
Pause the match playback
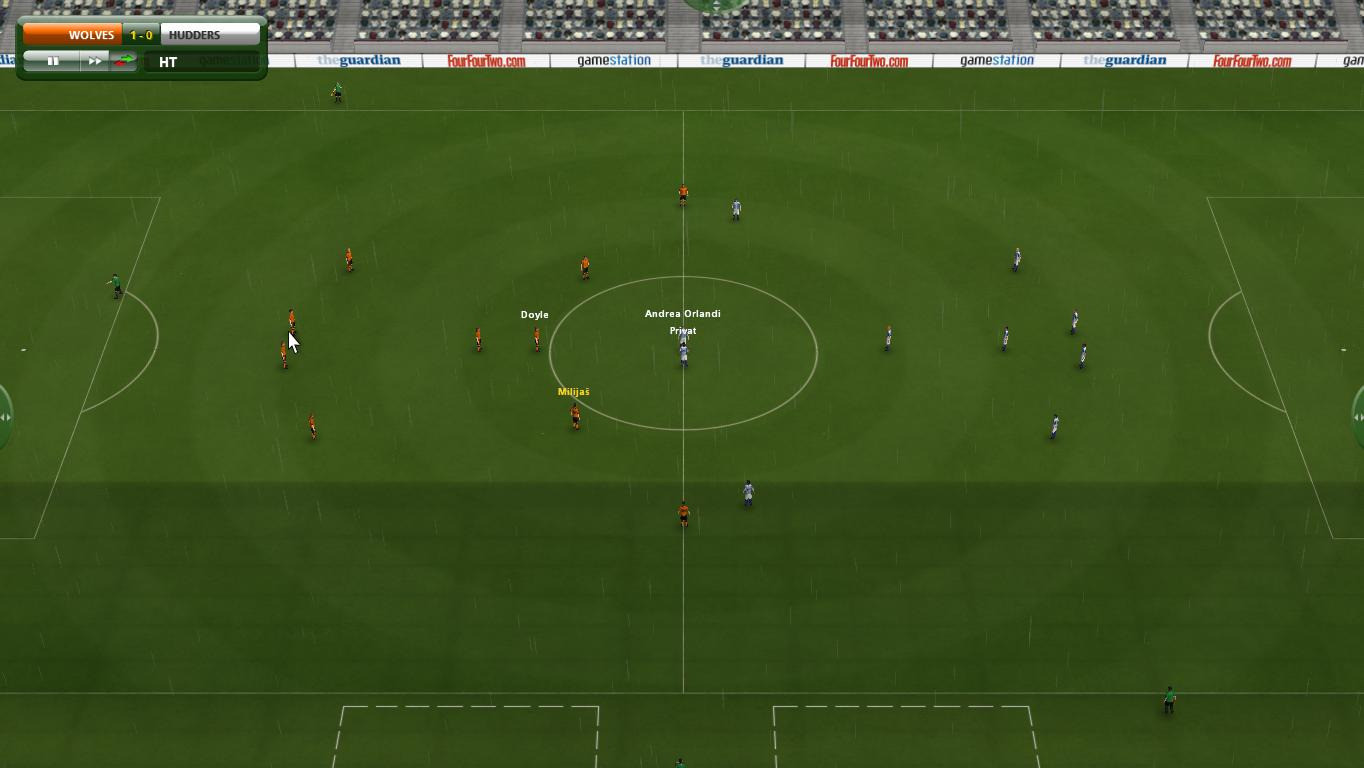53,62
